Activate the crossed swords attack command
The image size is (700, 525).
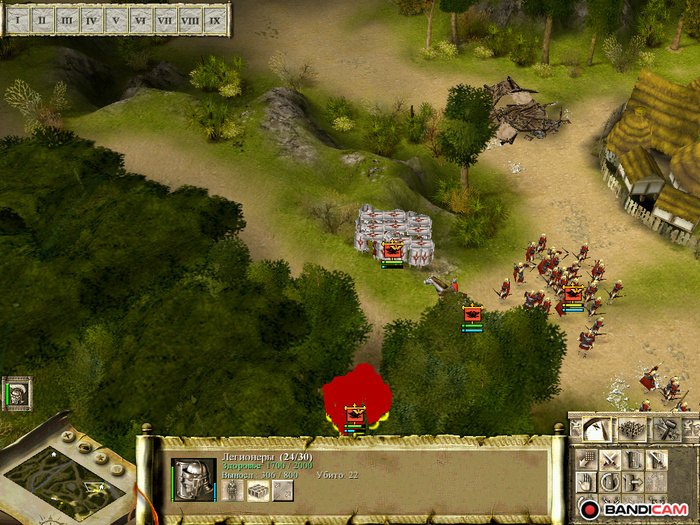[x=609, y=459]
